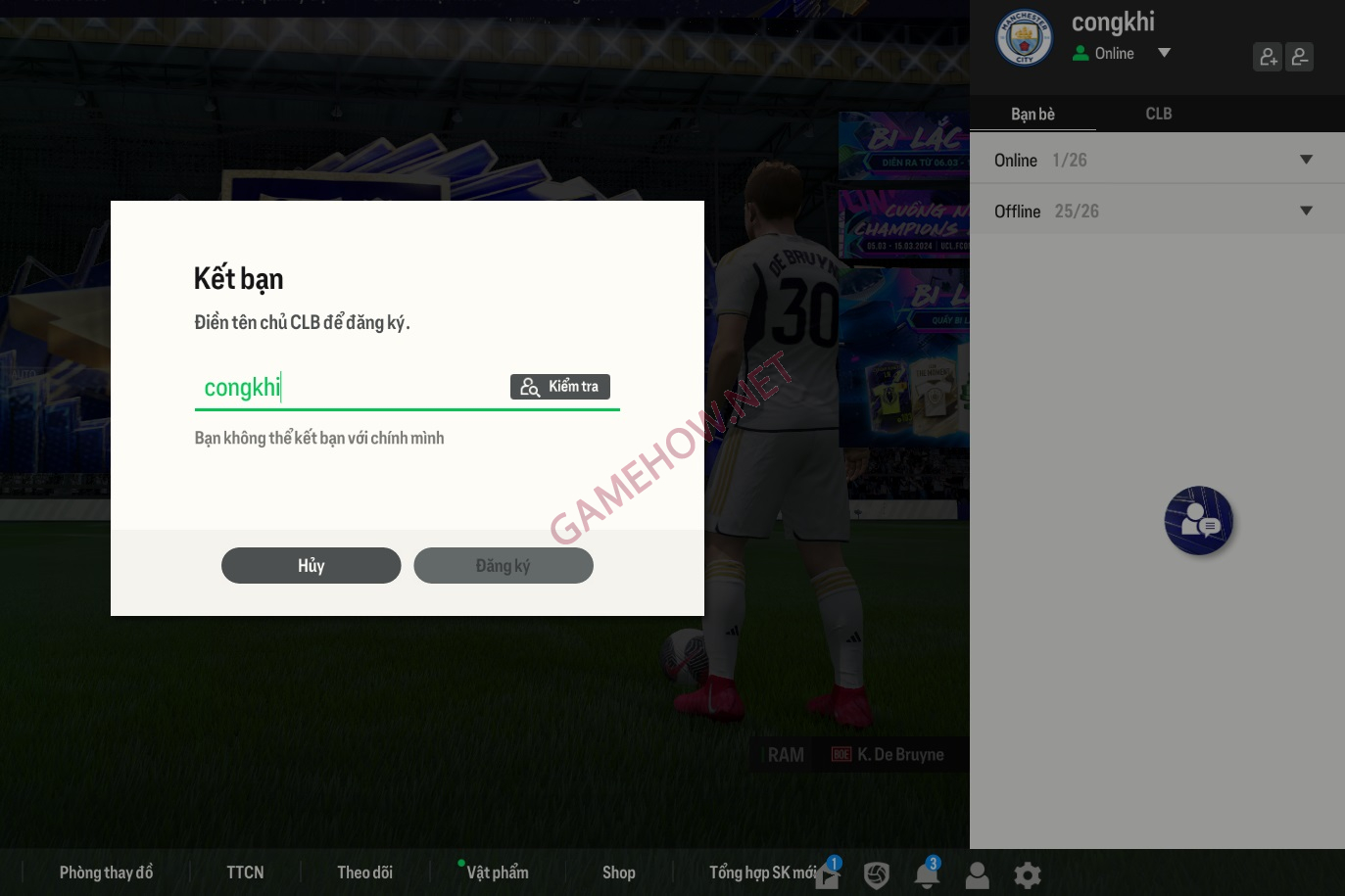Click the add friend person icon

point(1268,56)
